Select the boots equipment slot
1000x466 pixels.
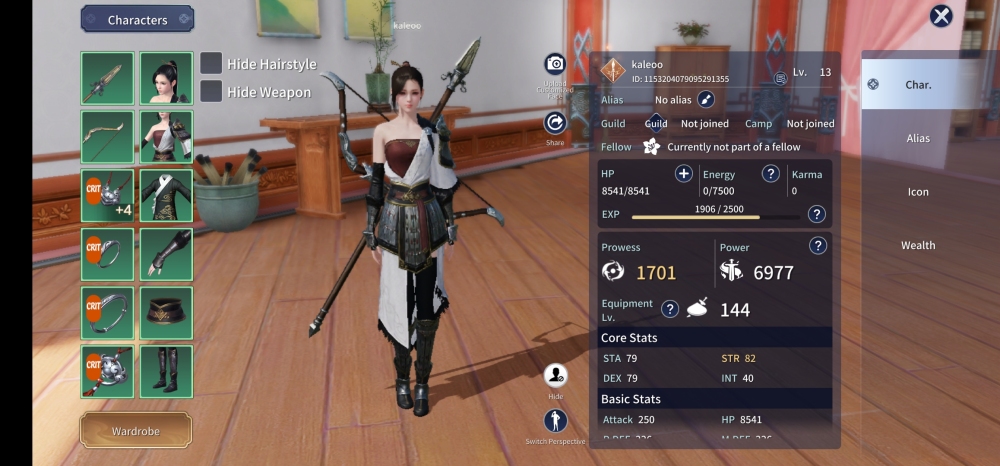165,371
